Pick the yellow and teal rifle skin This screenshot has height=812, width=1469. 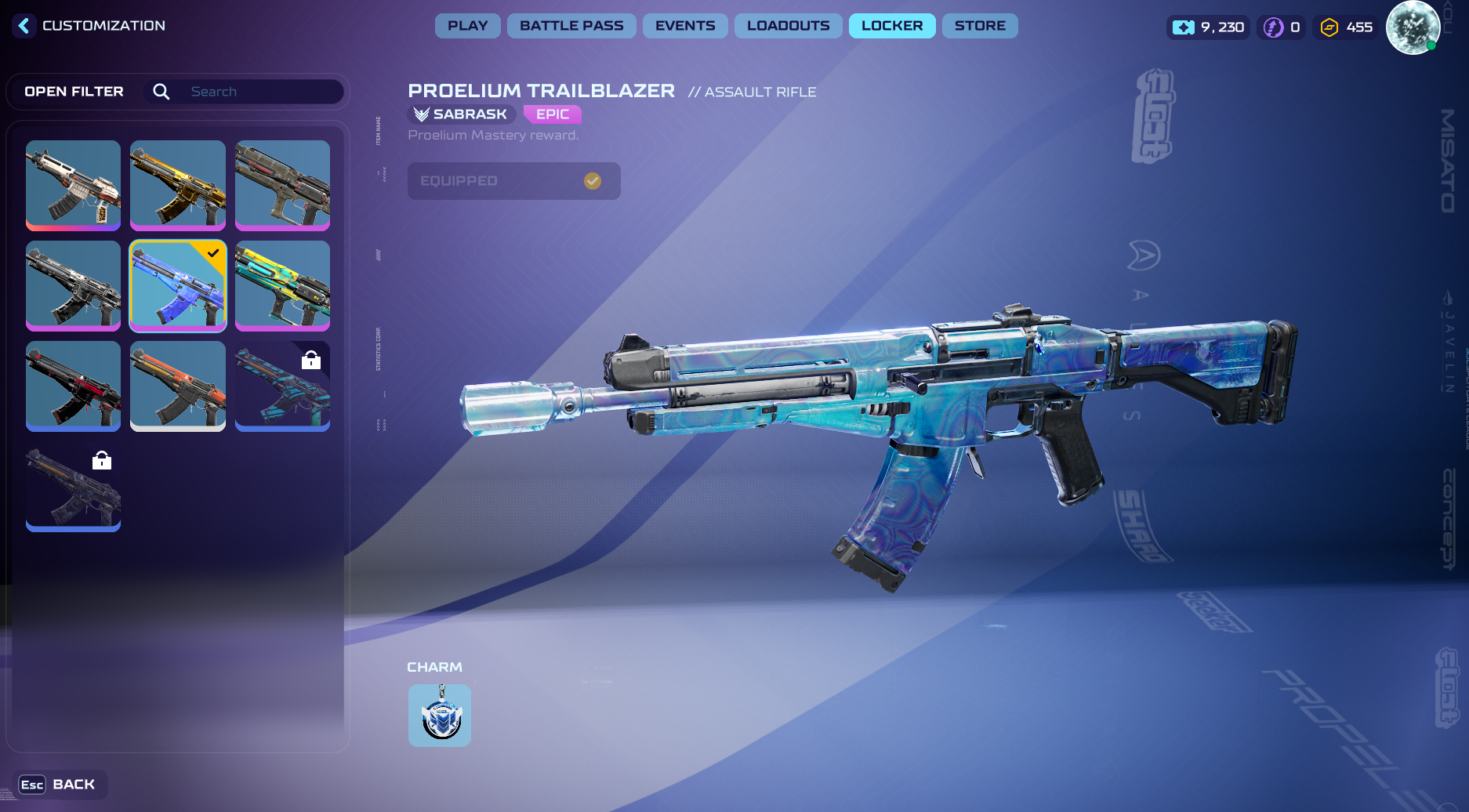(x=282, y=285)
